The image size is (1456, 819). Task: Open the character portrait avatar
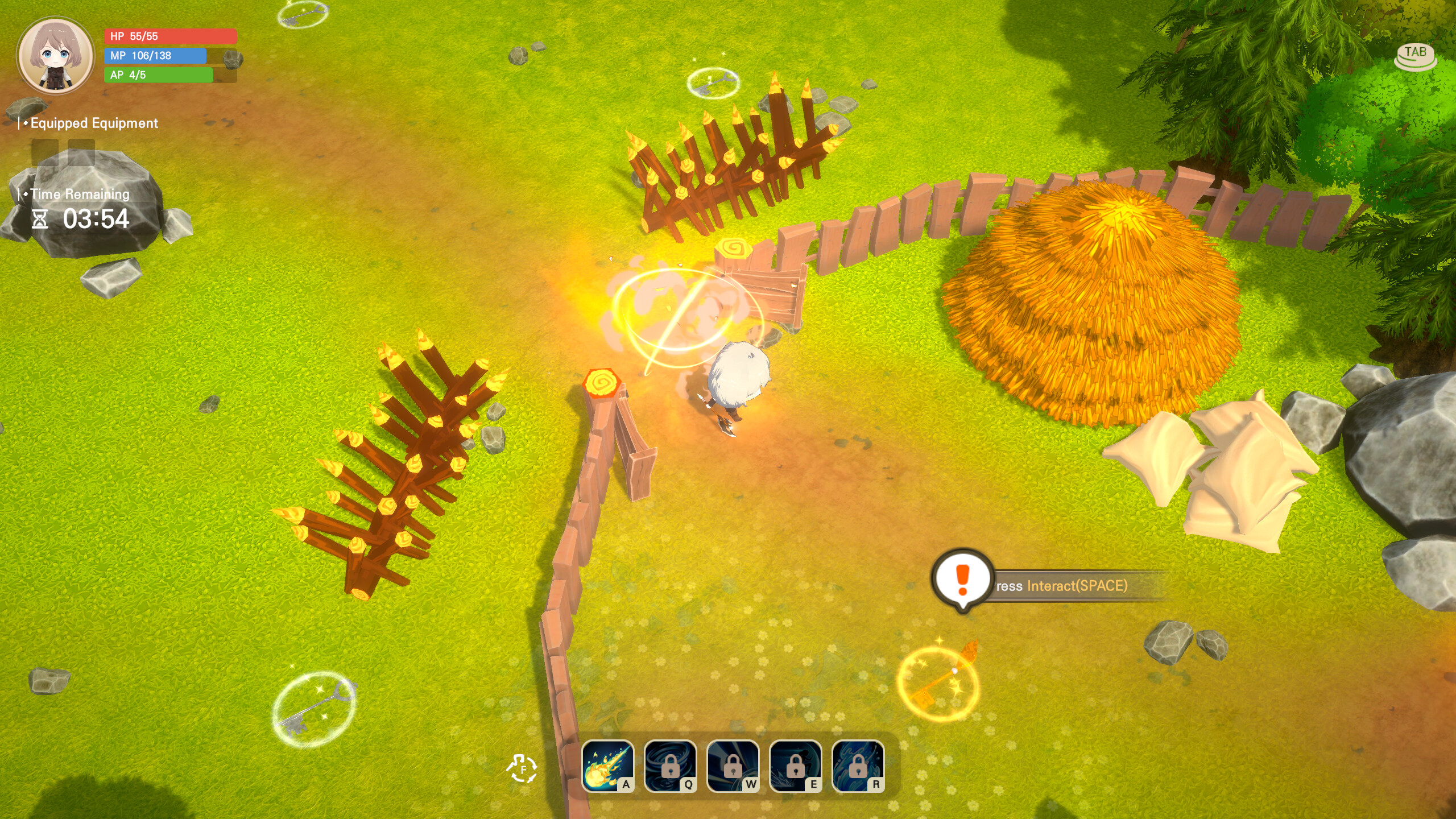point(55,54)
